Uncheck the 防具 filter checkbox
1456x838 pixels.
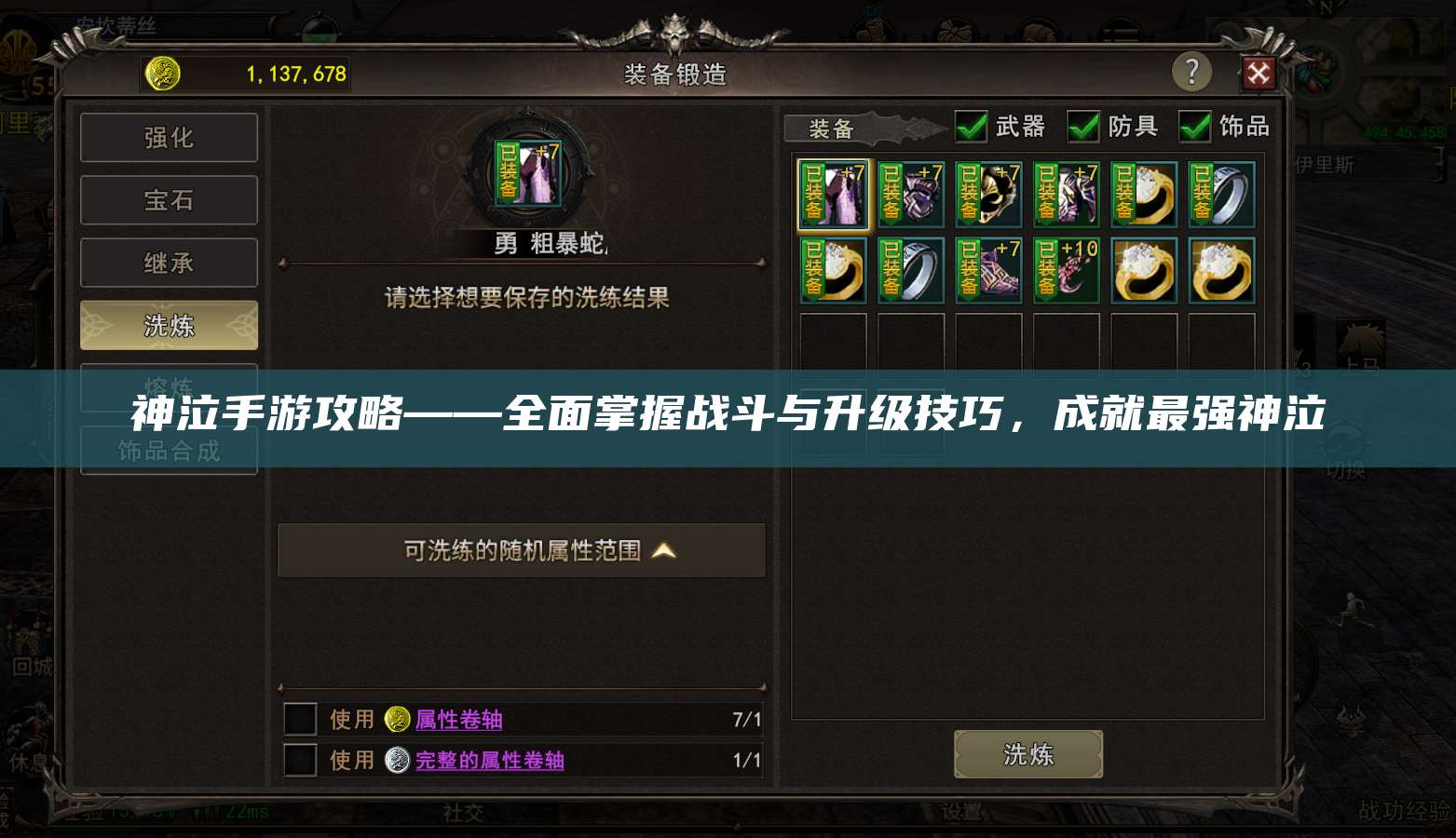coord(1083,127)
